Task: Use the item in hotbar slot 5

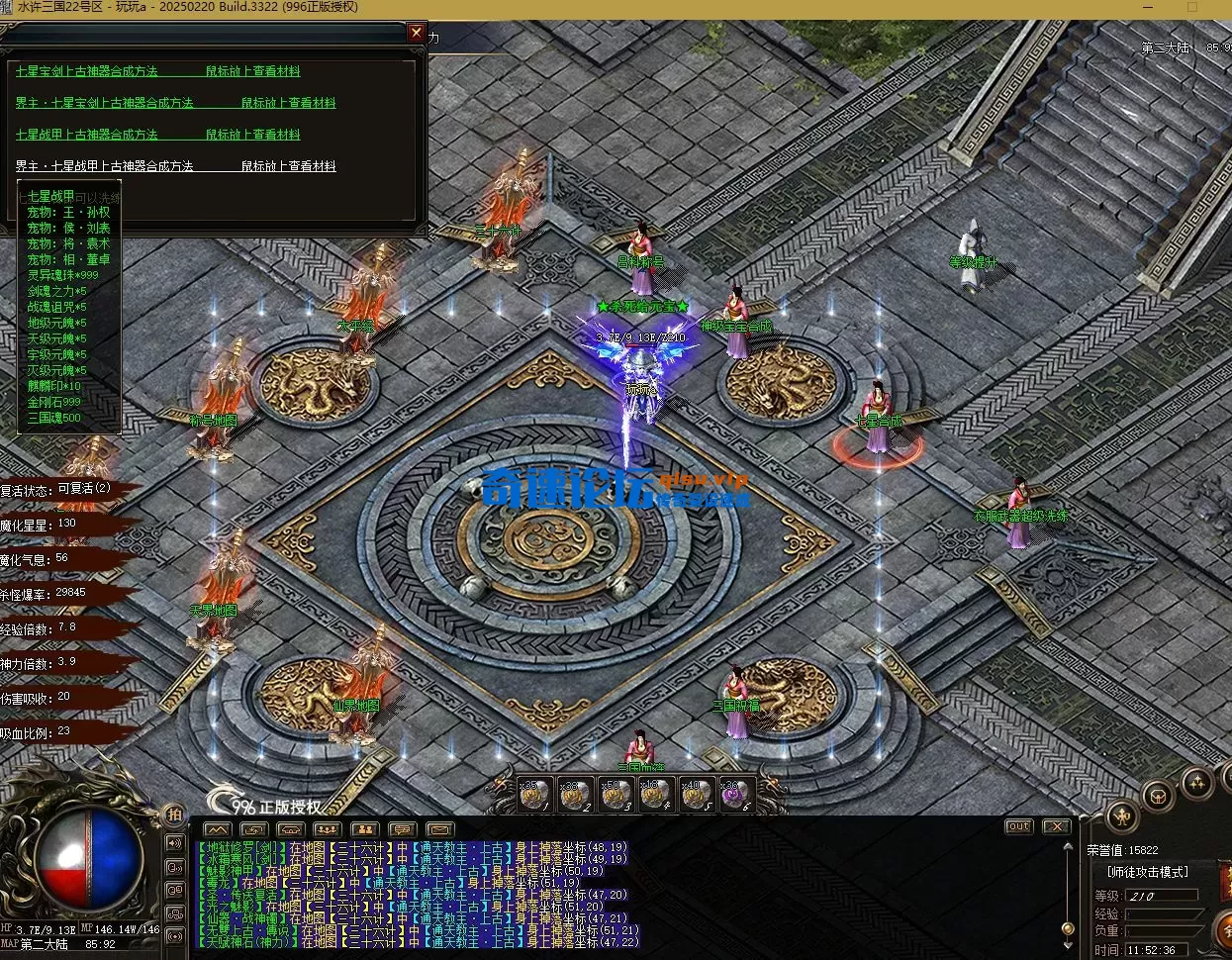Action: coord(696,794)
